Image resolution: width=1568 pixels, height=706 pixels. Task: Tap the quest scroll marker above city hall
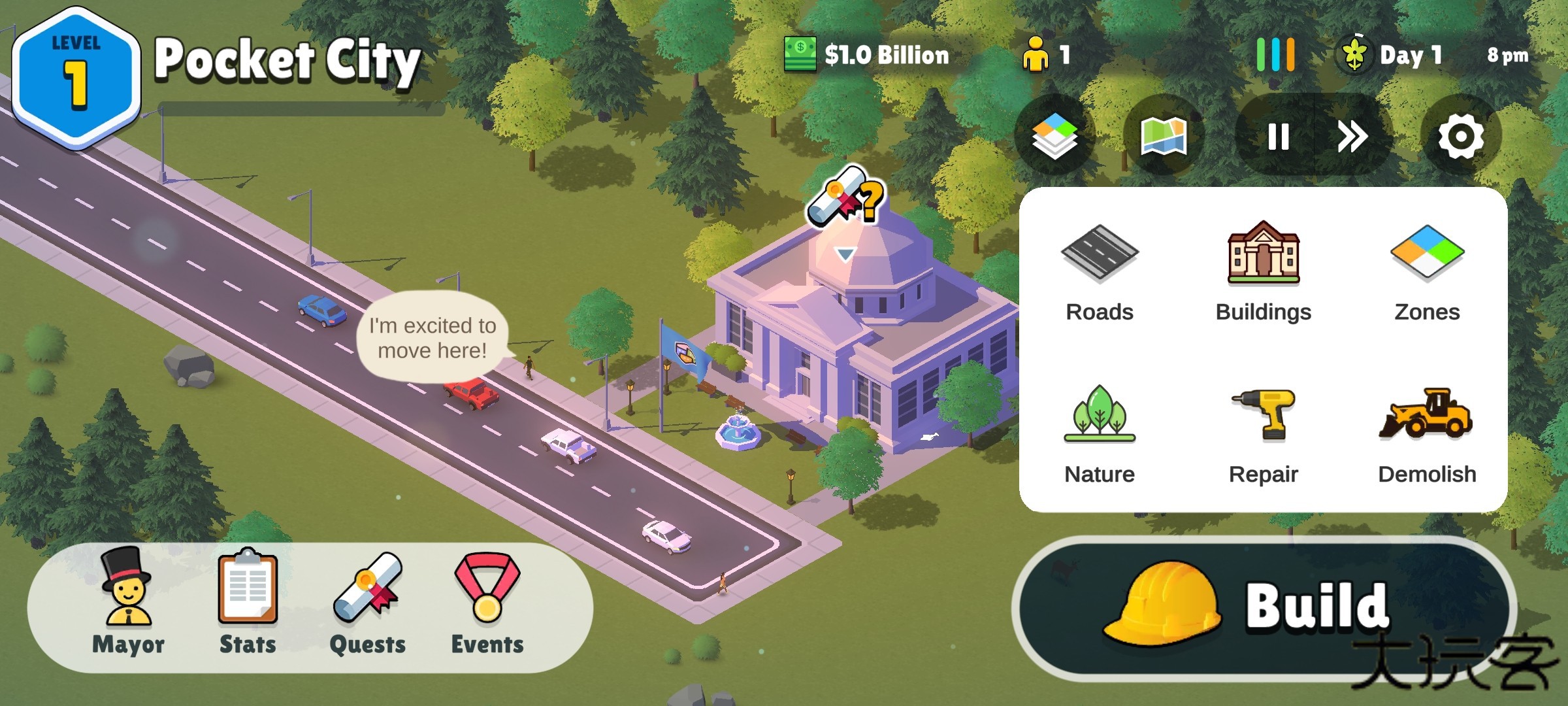(x=845, y=198)
